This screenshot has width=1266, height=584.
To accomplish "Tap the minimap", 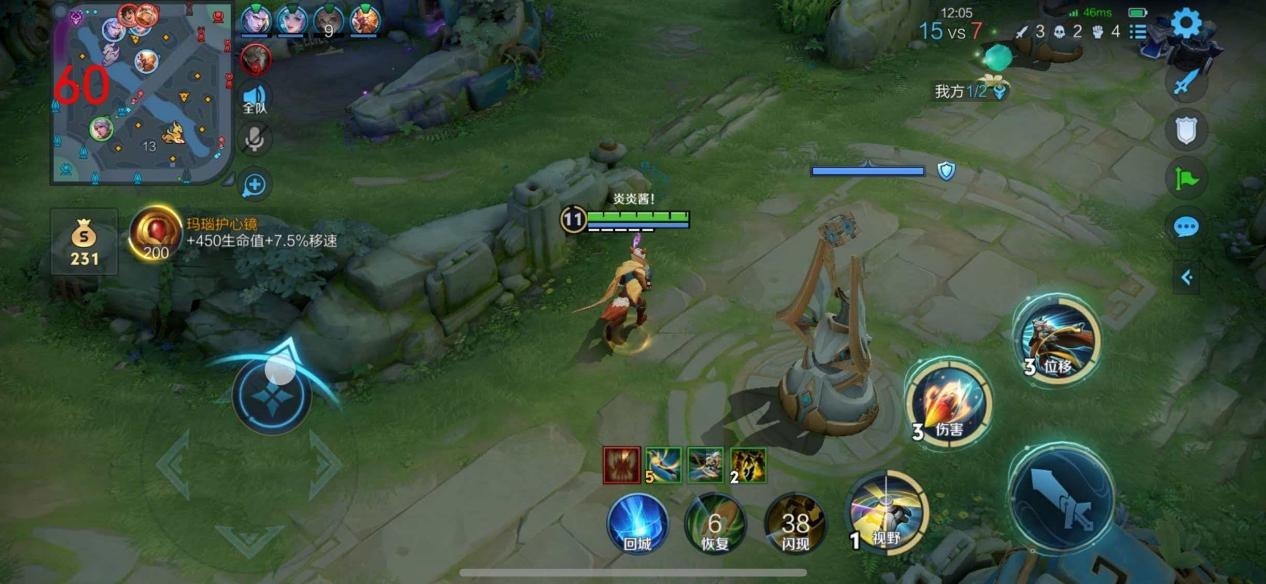I will [142, 94].
